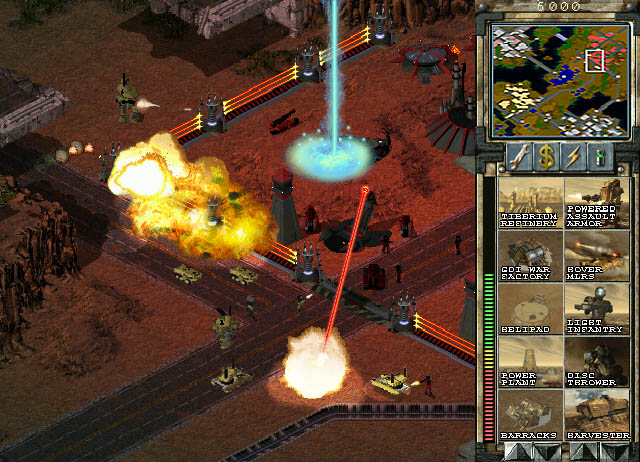Build a Power Plant

click(x=530, y=363)
